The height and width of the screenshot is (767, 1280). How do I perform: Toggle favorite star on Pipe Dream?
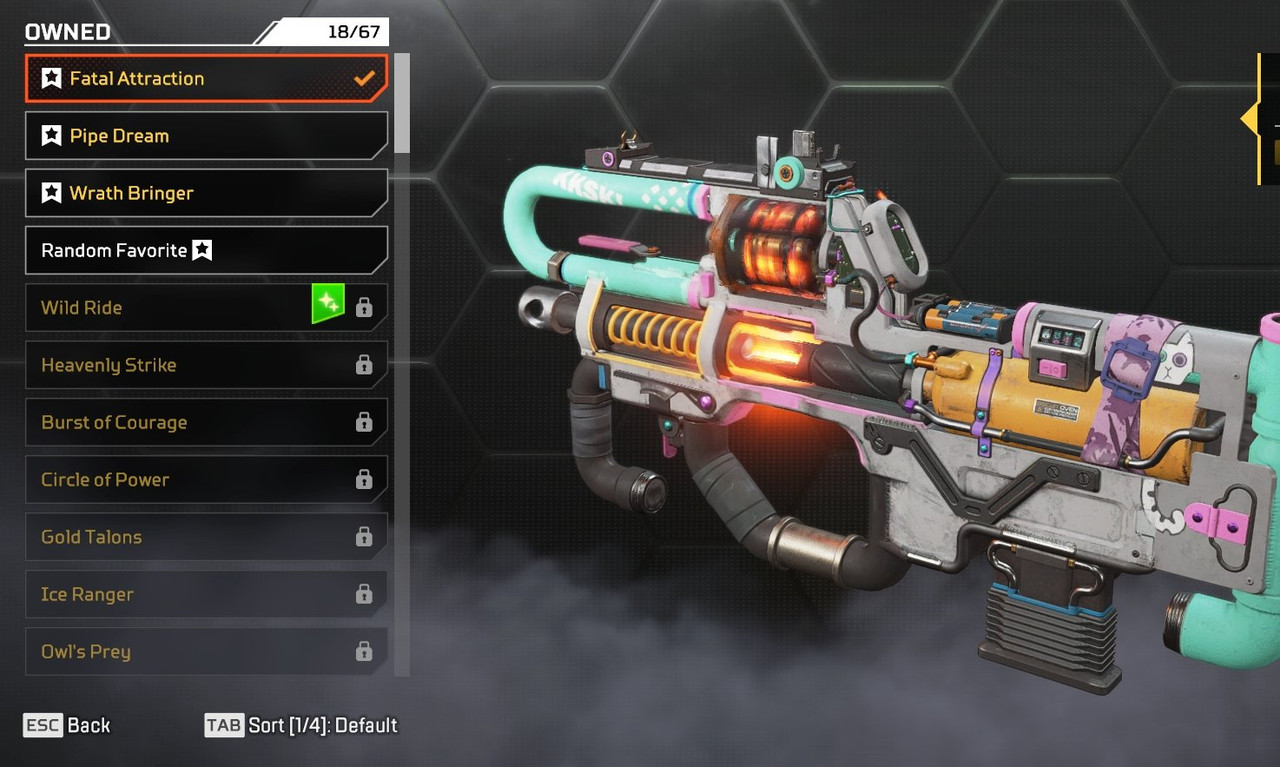[x=51, y=135]
